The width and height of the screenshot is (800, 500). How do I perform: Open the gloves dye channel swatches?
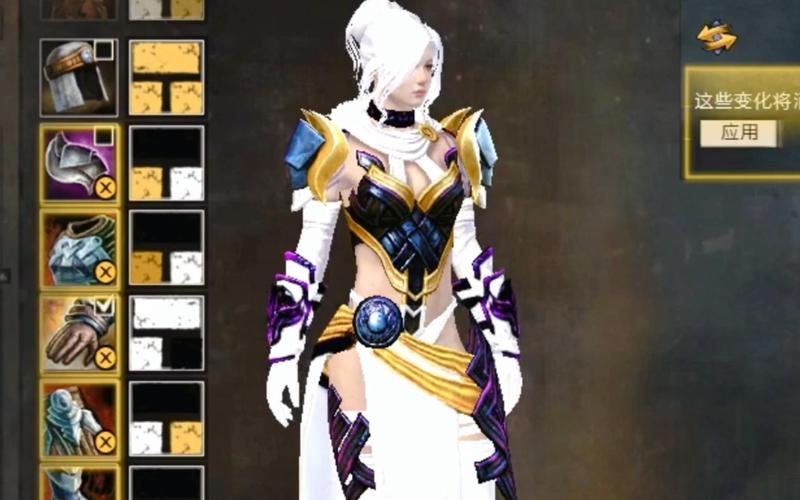167,333
